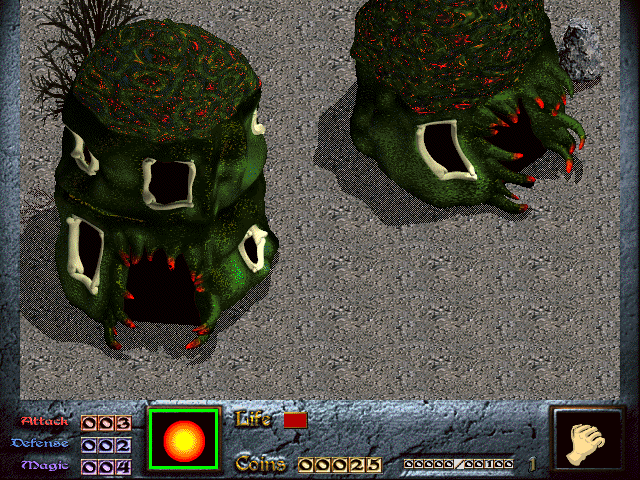This screenshot has width=640, height=480.
Task: Click the hand action icon
Action: pos(587,441)
